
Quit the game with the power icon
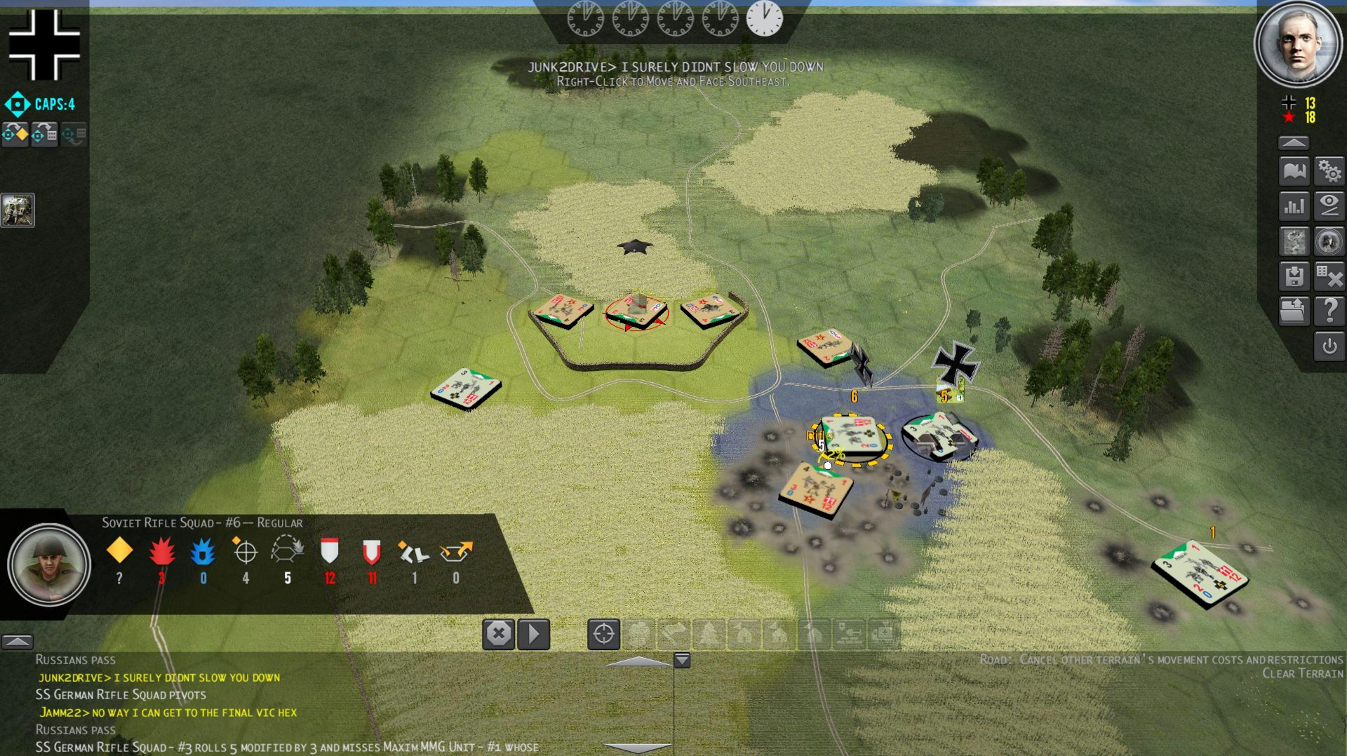pyautogui.click(x=1330, y=346)
